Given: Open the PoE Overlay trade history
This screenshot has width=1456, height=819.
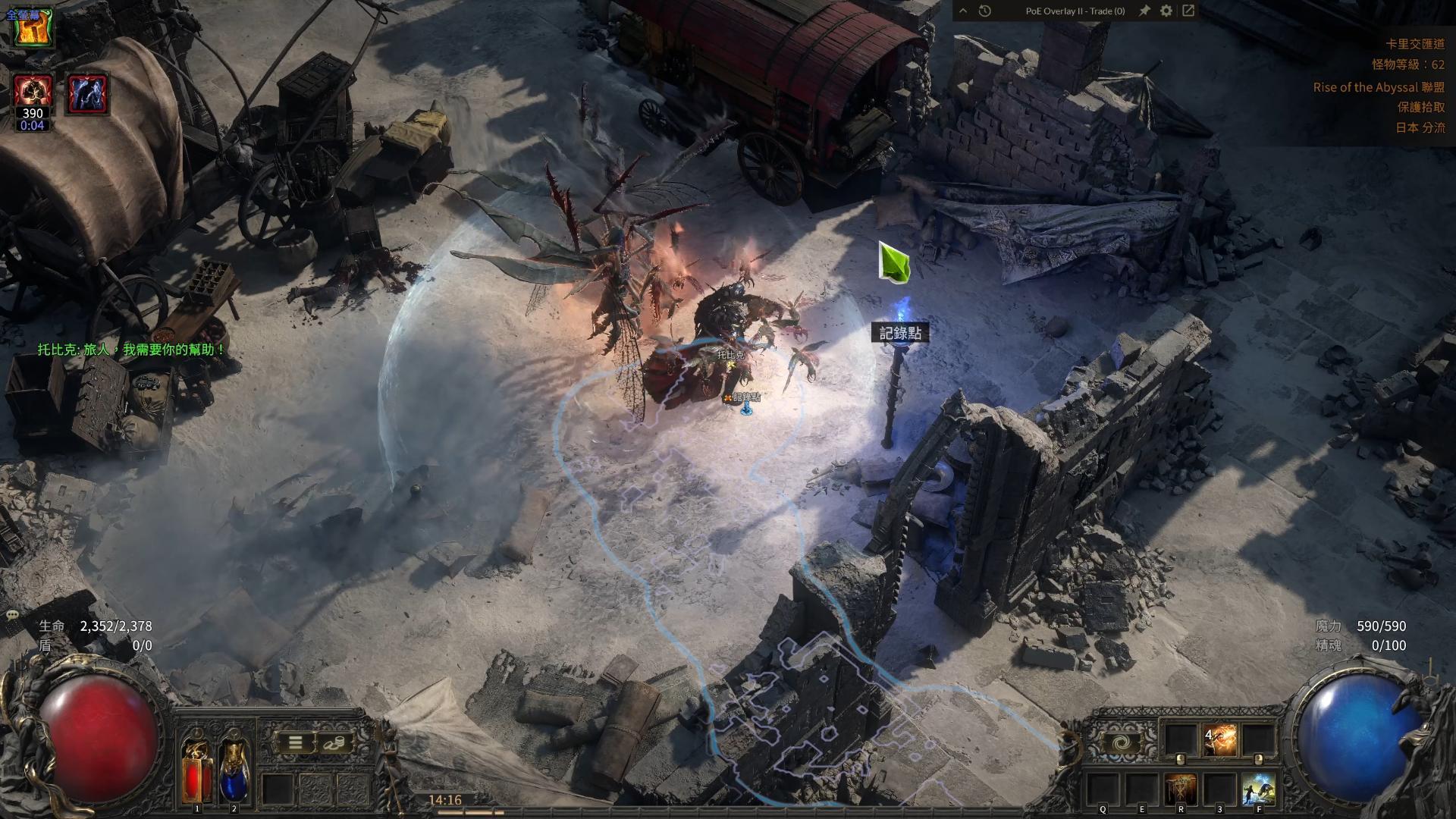Looking at the screenshot, I should click(985, 11).
